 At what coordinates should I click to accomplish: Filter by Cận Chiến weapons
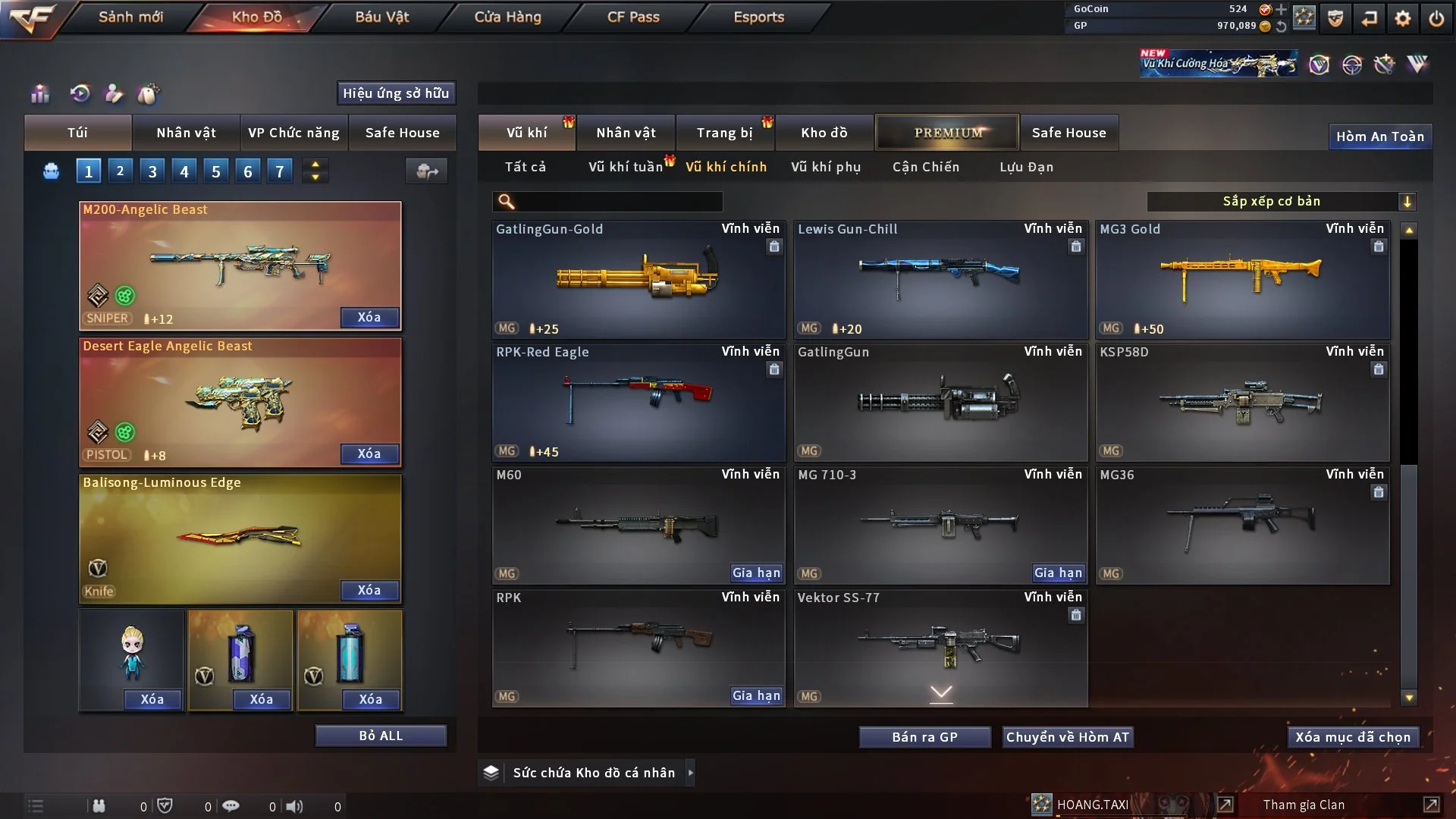pos(926,167)
